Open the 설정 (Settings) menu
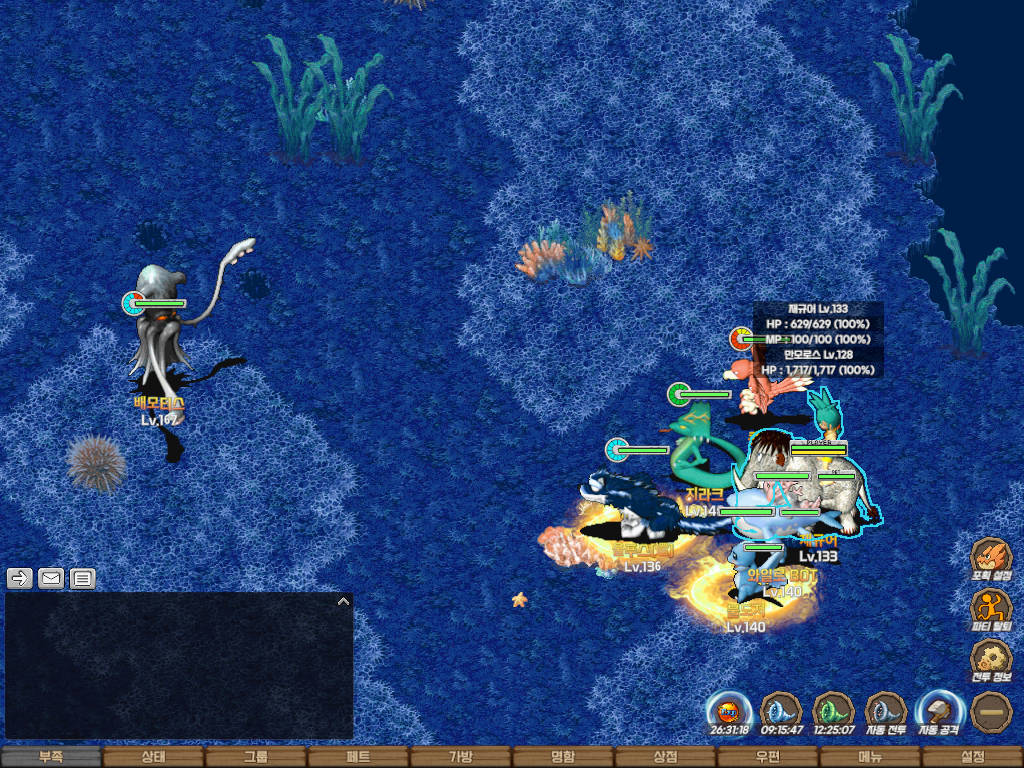Viewport: 1024px width, 768px height. [972, 757]
